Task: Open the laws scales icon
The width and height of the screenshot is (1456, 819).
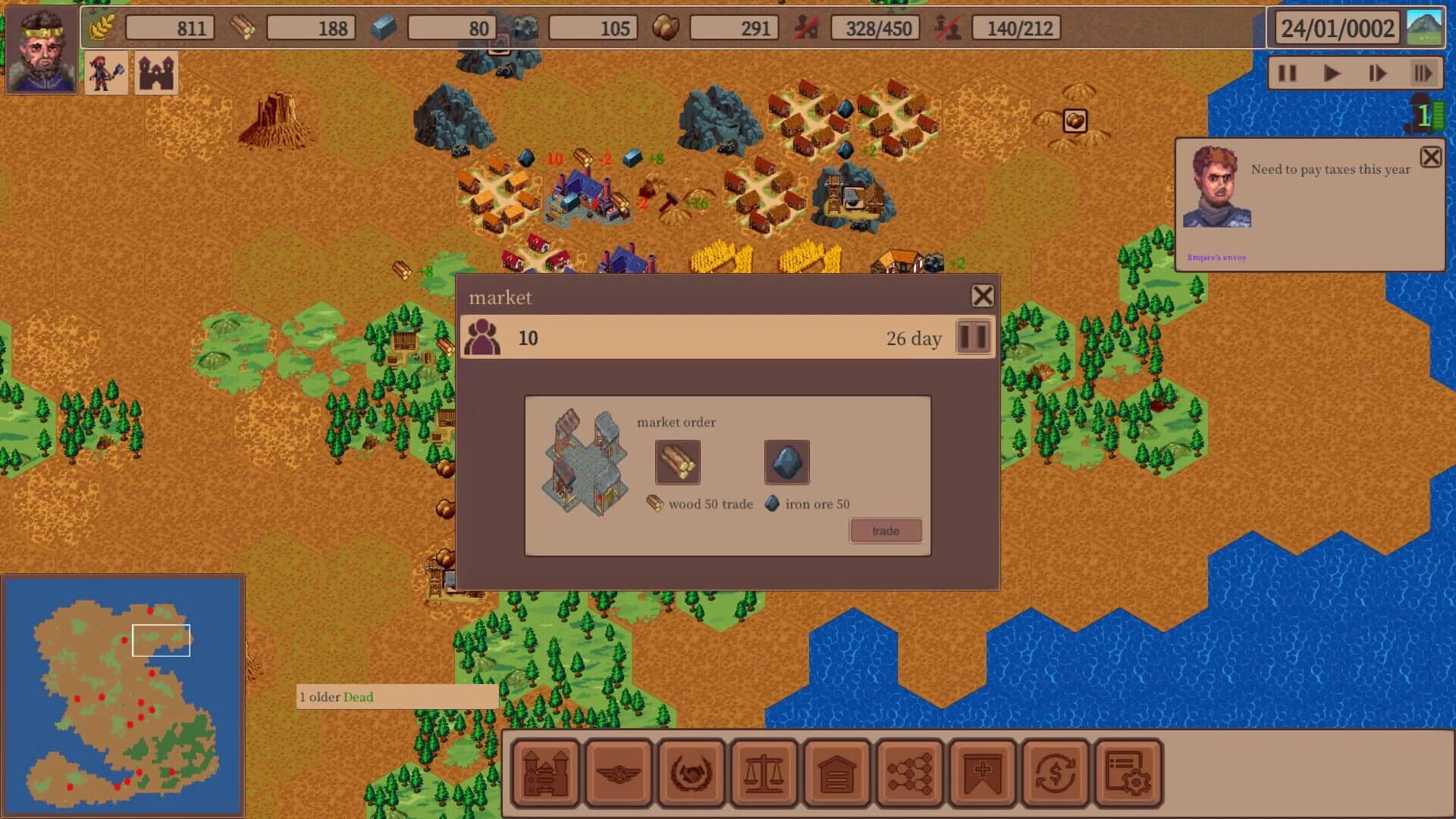Action: 764,770
